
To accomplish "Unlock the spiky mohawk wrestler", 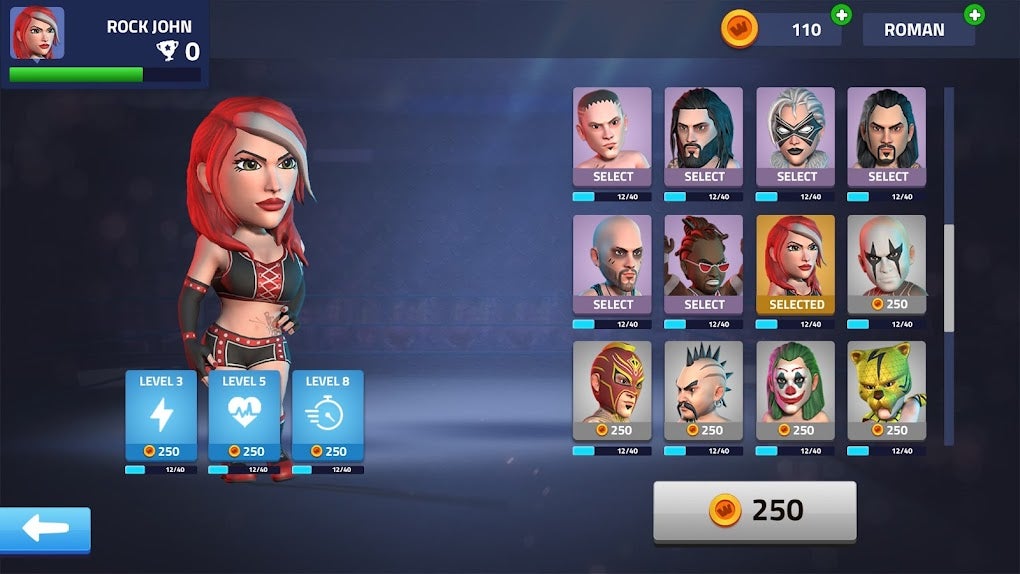I will (704, 391).
